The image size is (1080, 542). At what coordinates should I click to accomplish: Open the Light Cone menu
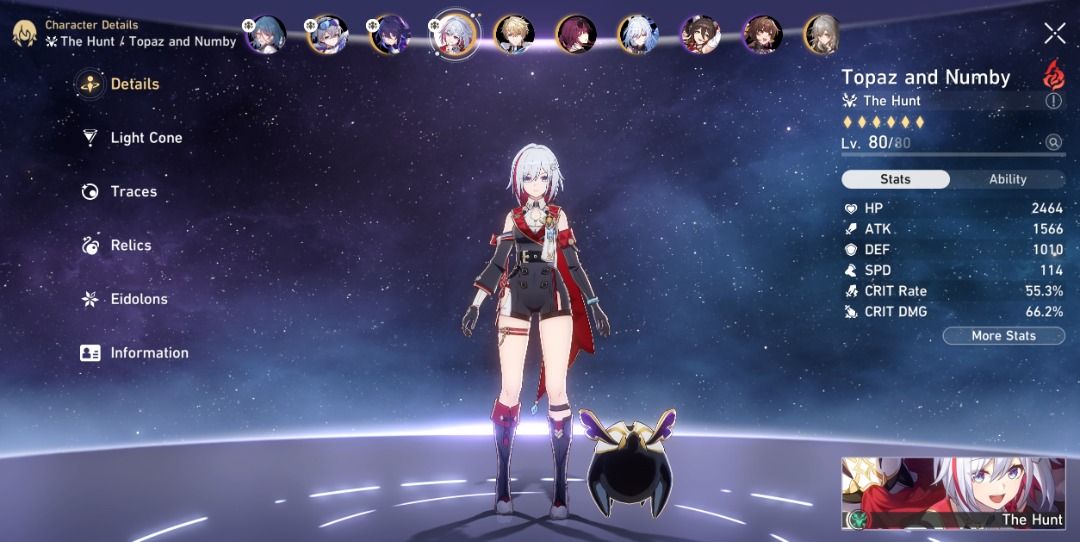(x=145, y=138)
